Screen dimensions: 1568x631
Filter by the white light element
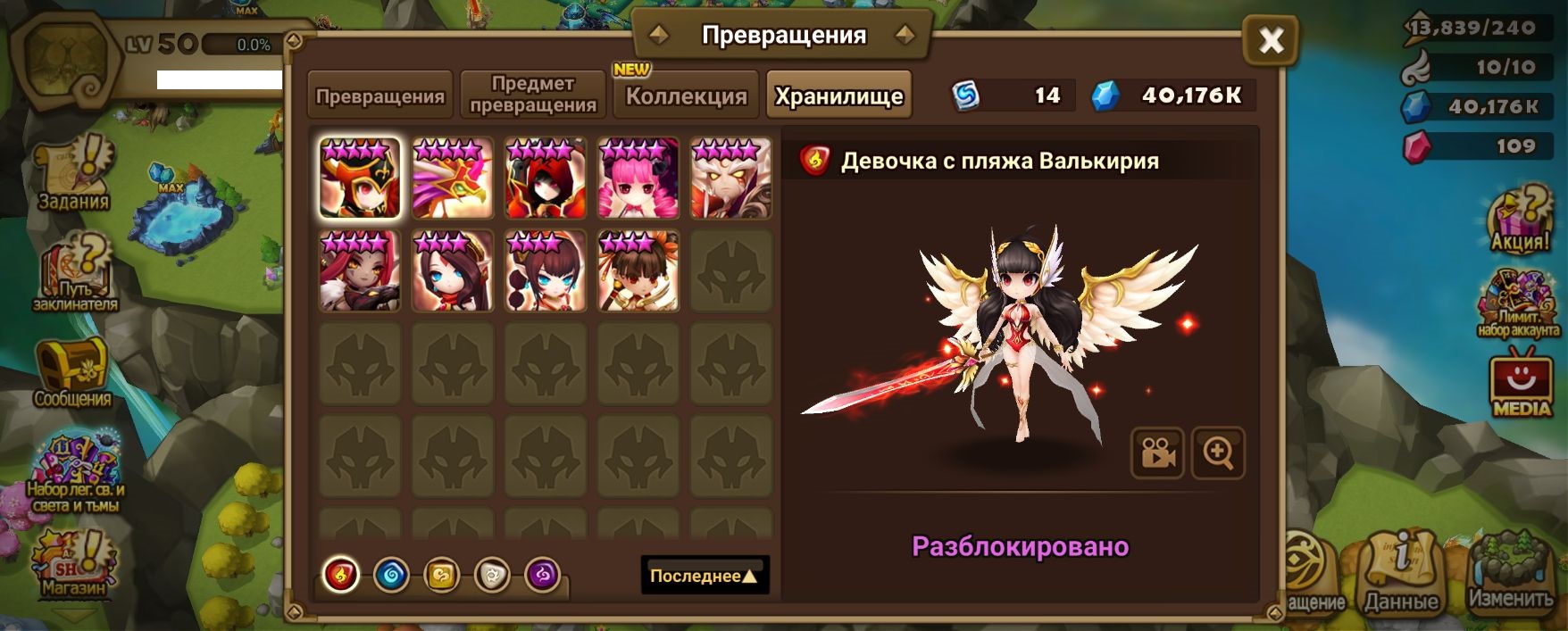pos(492,576)
